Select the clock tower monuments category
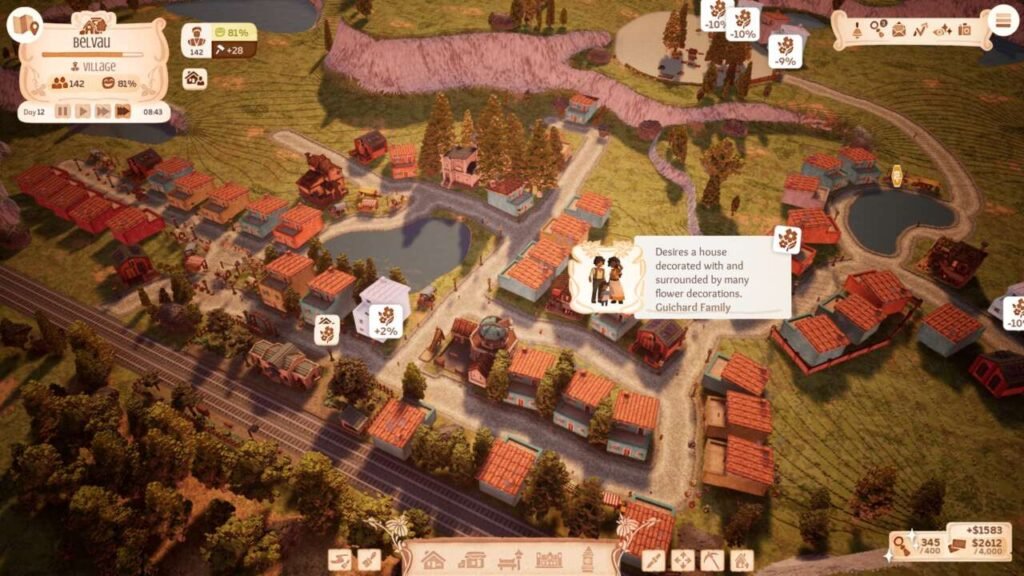The height and width of the screenshot is (576, 1024). [589, 558]
